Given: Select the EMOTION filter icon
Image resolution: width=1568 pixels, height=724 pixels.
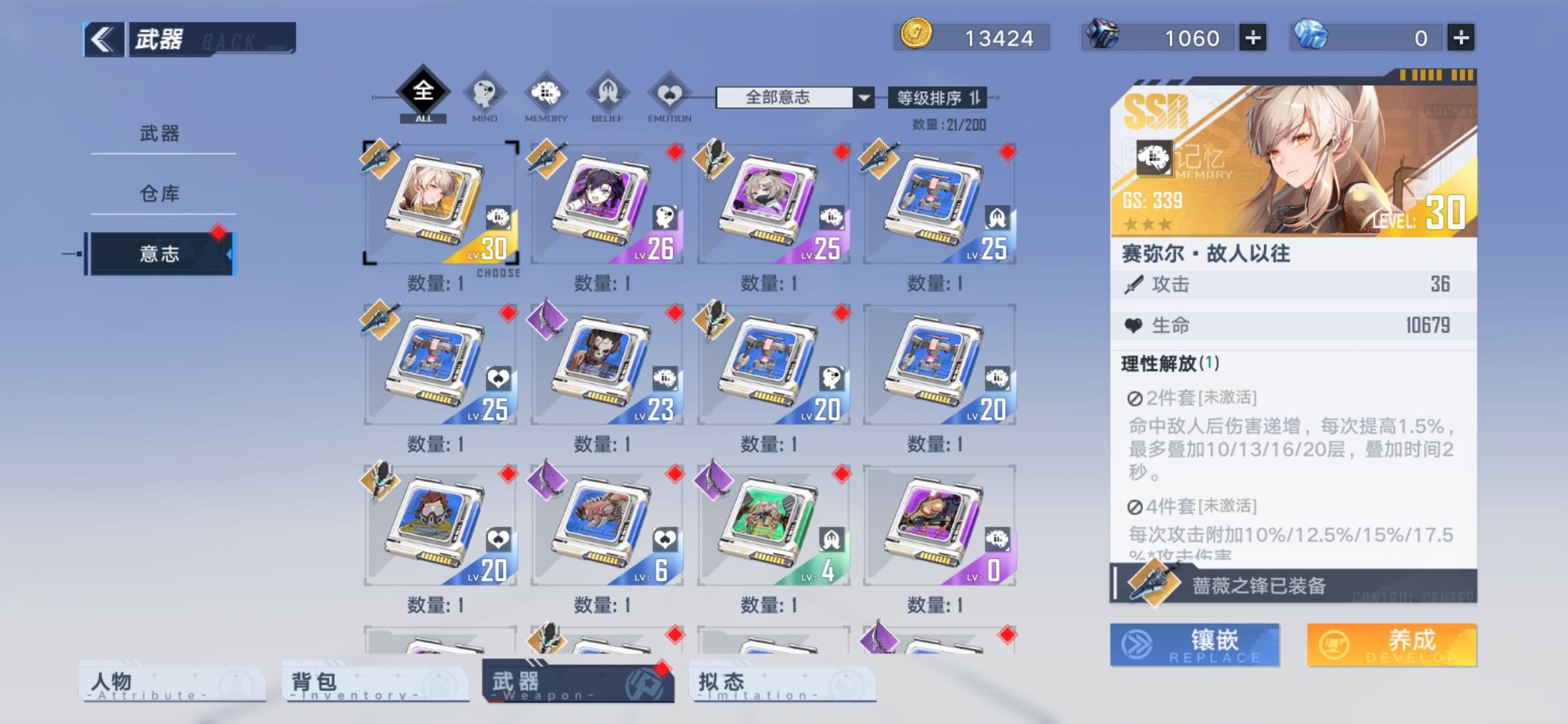Looking at the screenshot, I should 668,96.
